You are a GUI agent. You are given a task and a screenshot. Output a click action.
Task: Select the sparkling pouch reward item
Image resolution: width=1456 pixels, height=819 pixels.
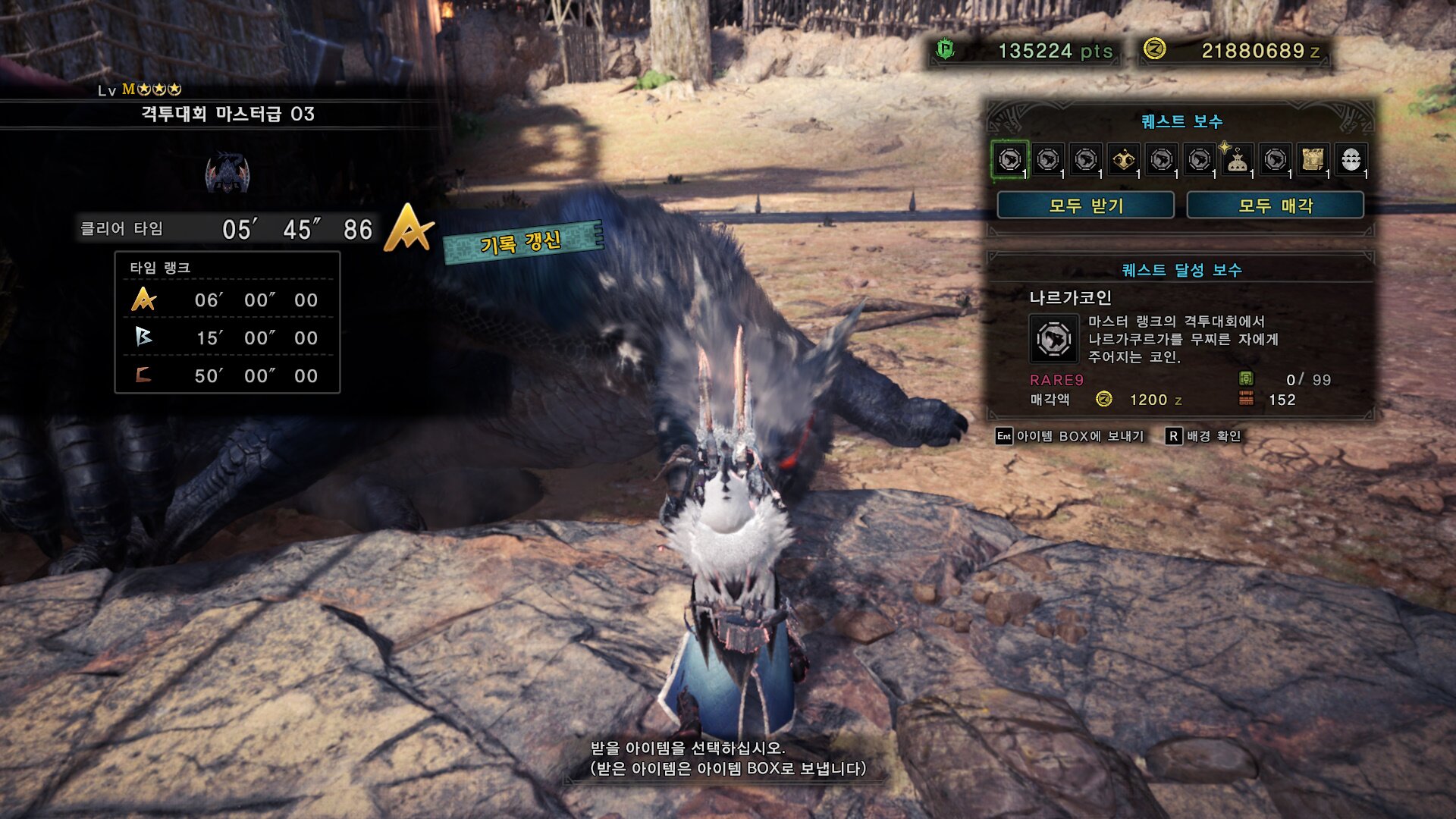pos(1238,160)
